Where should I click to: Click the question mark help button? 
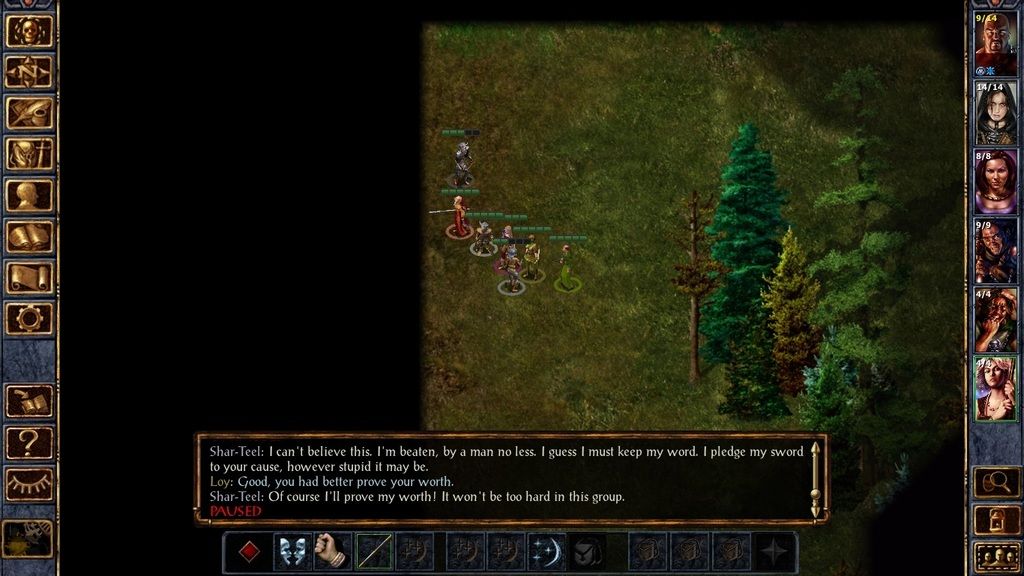point(29,442)
